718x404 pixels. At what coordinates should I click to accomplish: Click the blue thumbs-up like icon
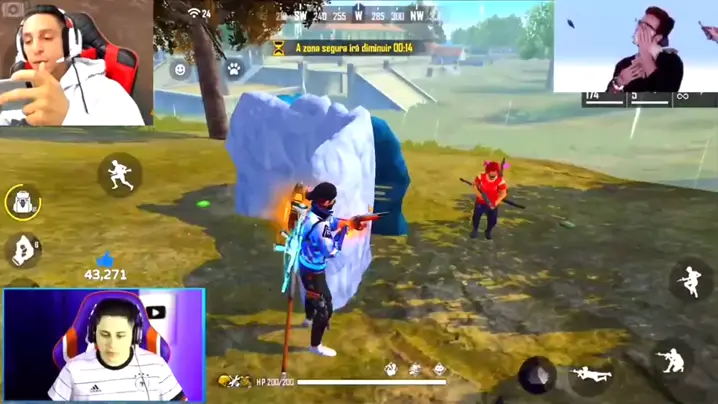point(106,260)
